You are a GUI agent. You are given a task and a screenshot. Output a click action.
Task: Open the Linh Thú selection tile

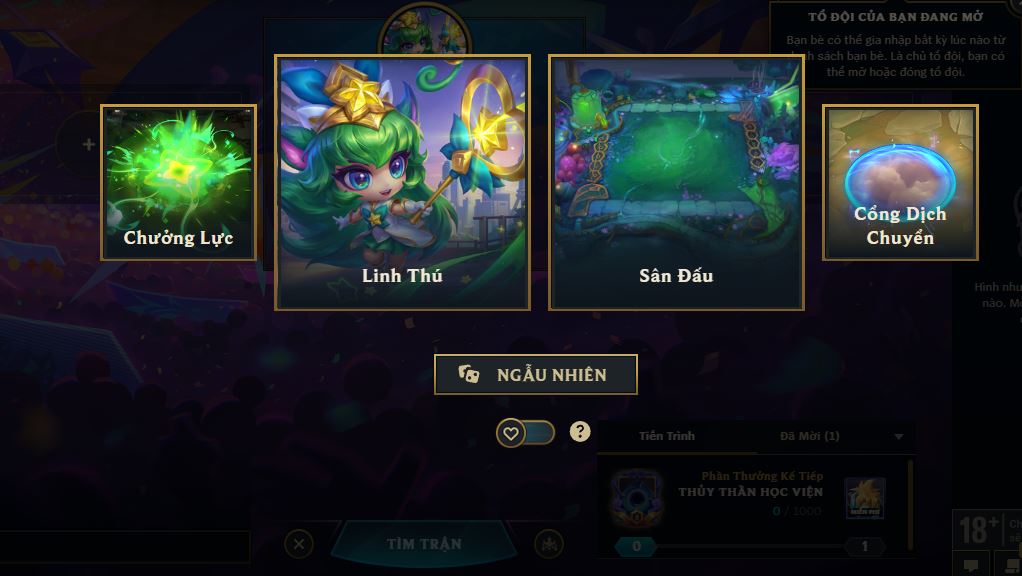402,182
